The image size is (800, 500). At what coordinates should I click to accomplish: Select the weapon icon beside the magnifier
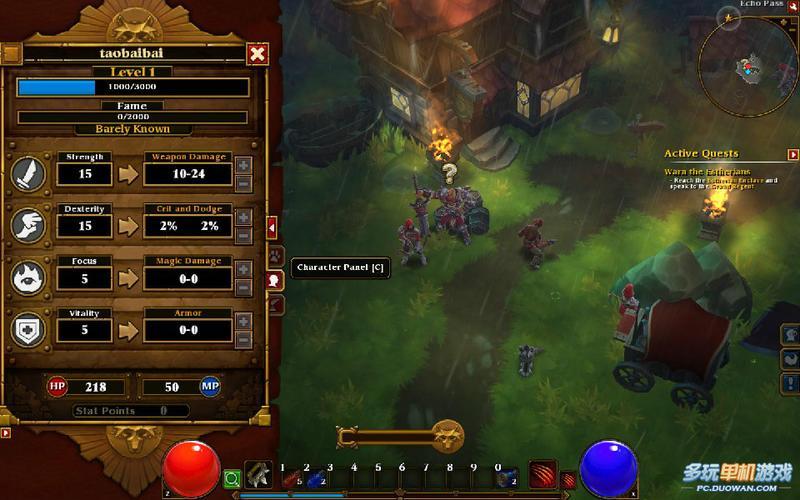click(258, 476)
